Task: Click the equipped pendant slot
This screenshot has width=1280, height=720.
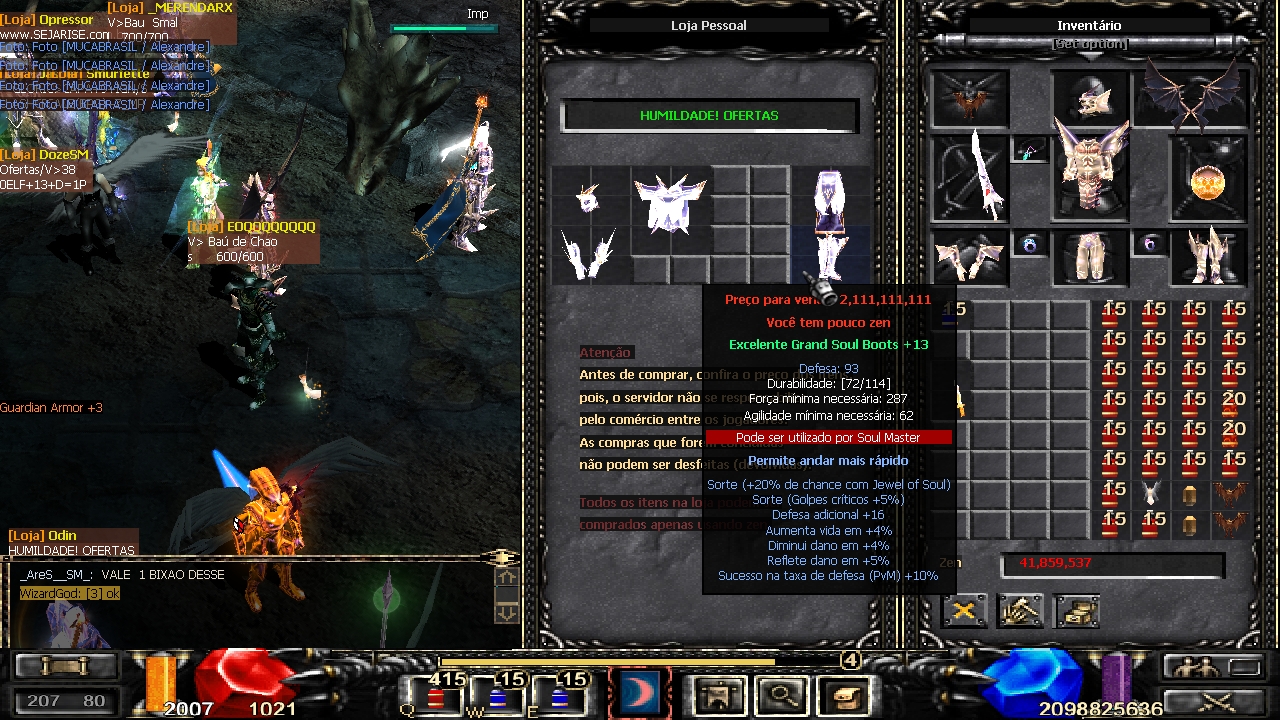Action: coord(1028,150)
